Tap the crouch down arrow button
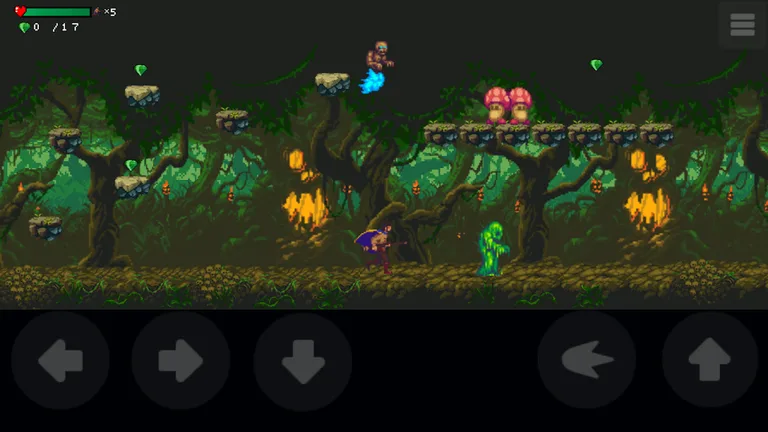Image resolution: width=768 pixels, height=432 pixels. point(303,361)
